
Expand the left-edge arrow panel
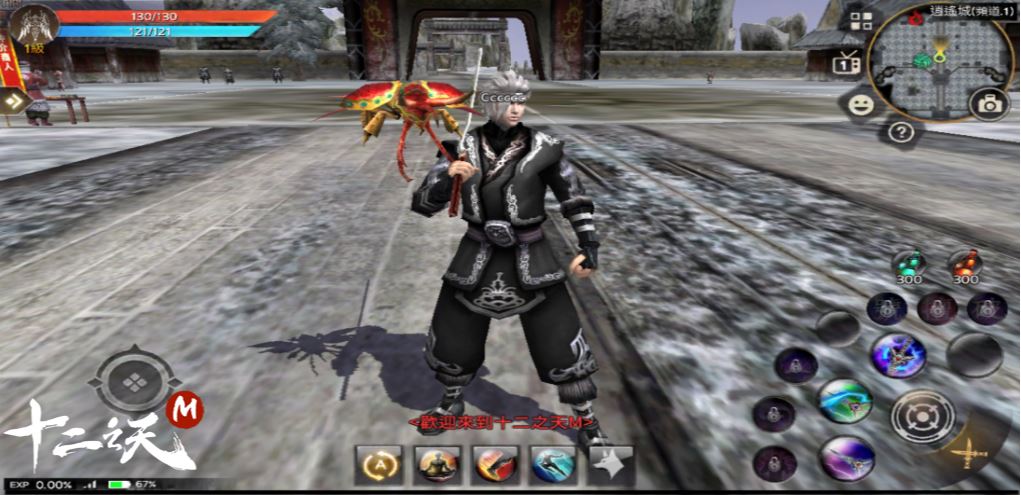pos(13,100)
